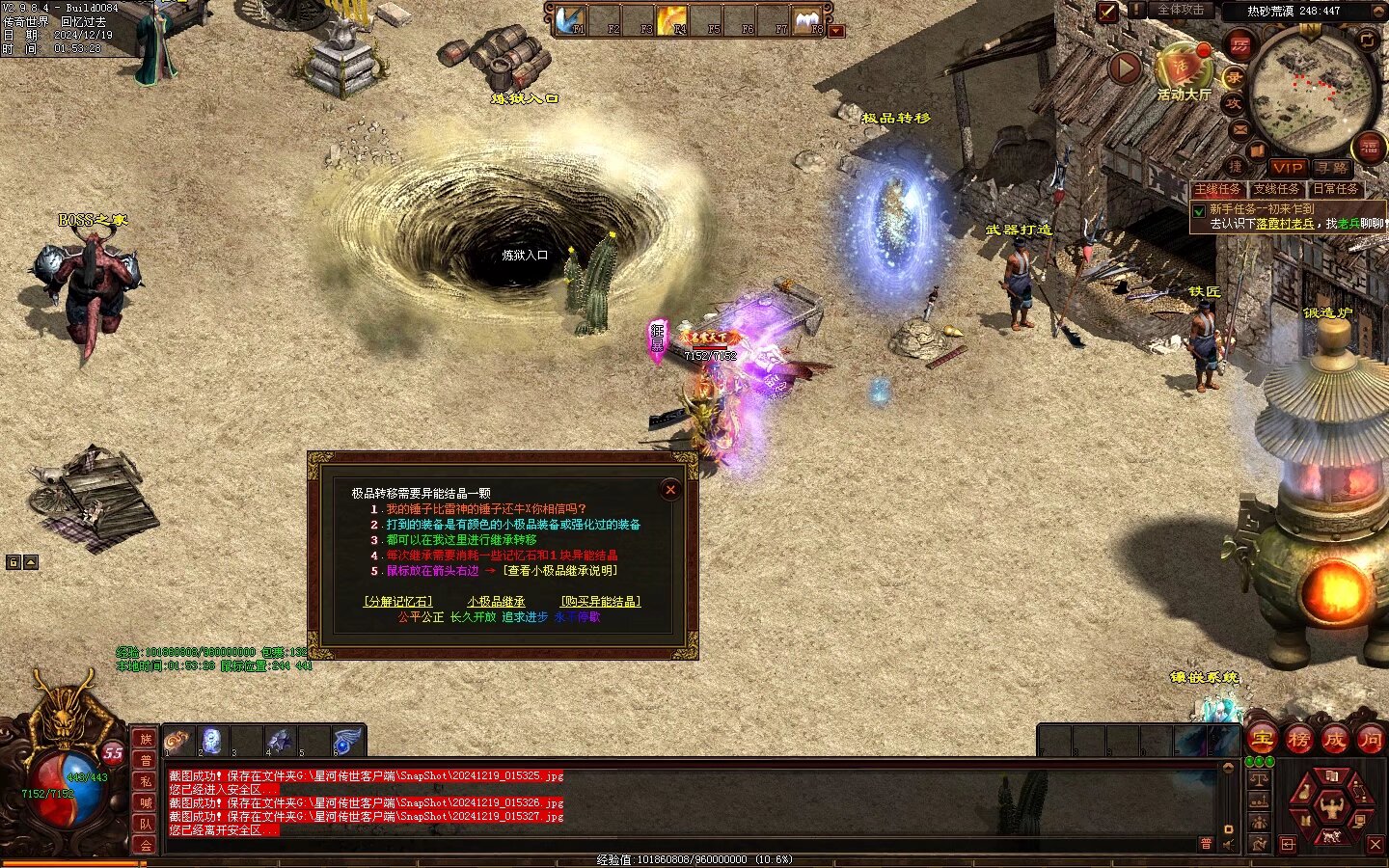Viewport: 1389px width, 868px height.
Task: Toggle the 全体攻击 attack mode button
Action: [1180, 11]
